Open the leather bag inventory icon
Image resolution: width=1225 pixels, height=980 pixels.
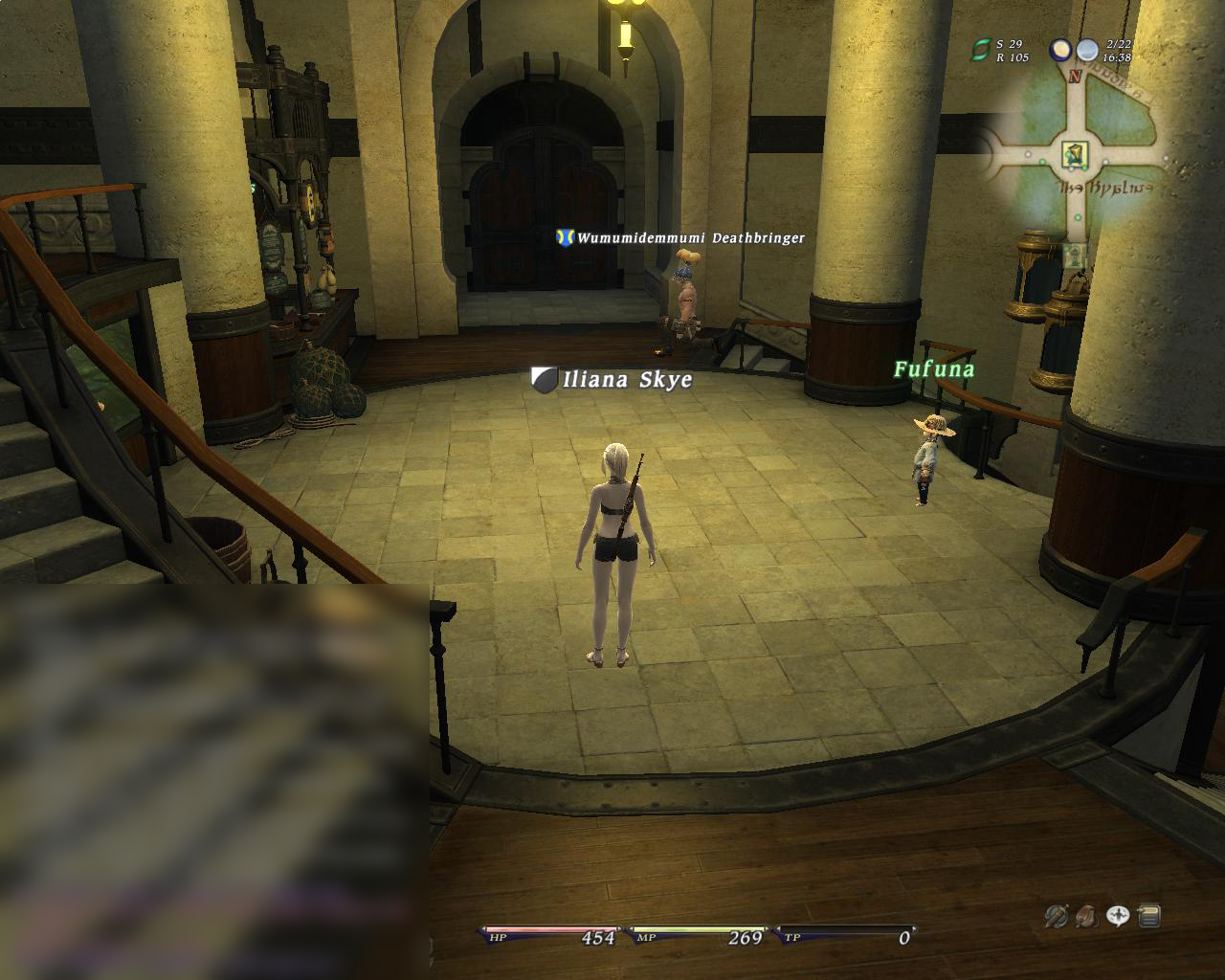point(1086,916)
